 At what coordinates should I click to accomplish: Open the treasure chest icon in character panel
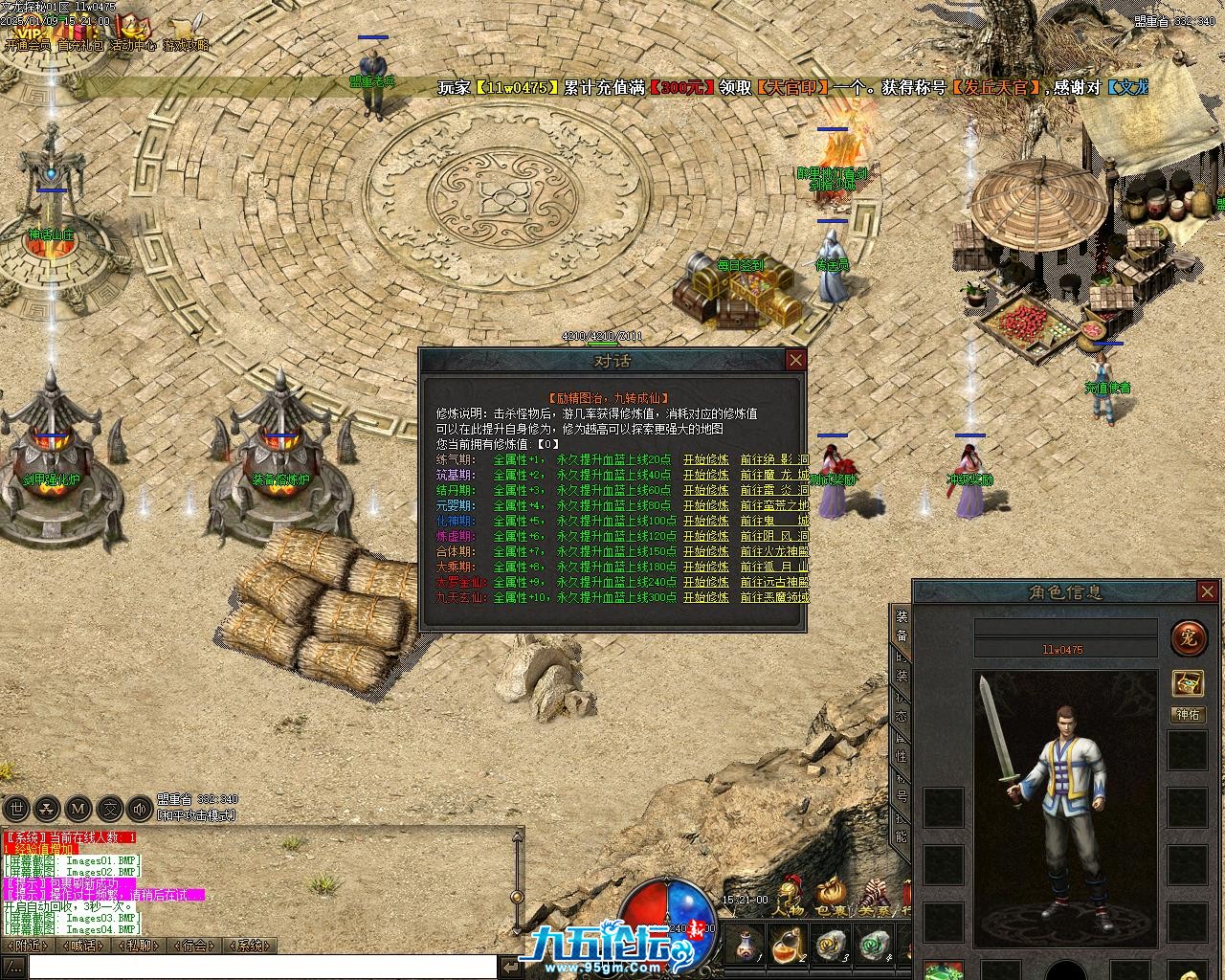(x=1188, y=682)
